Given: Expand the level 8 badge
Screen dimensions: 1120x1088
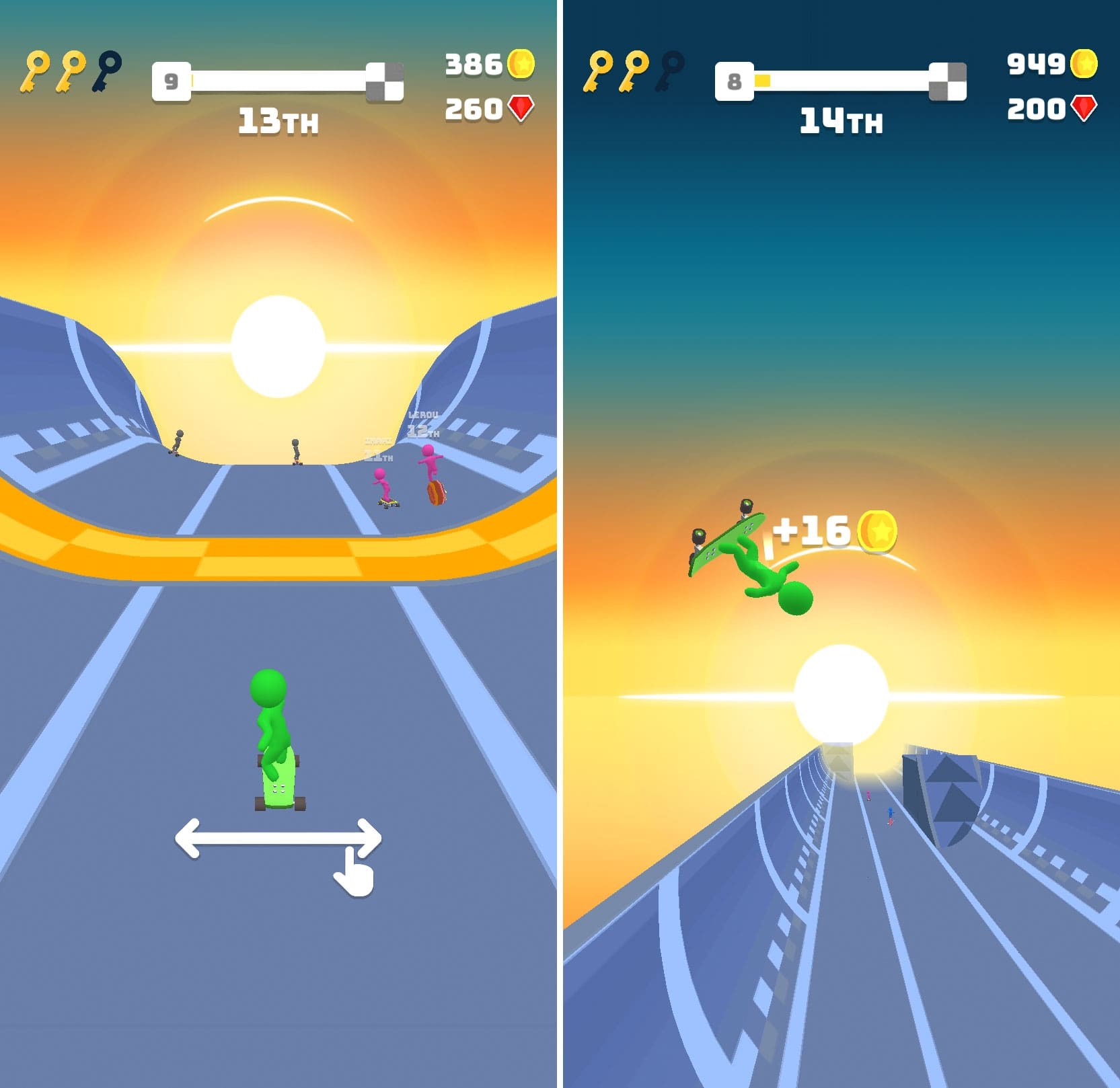Looking at the screenshot, I should tap(735, 81).
